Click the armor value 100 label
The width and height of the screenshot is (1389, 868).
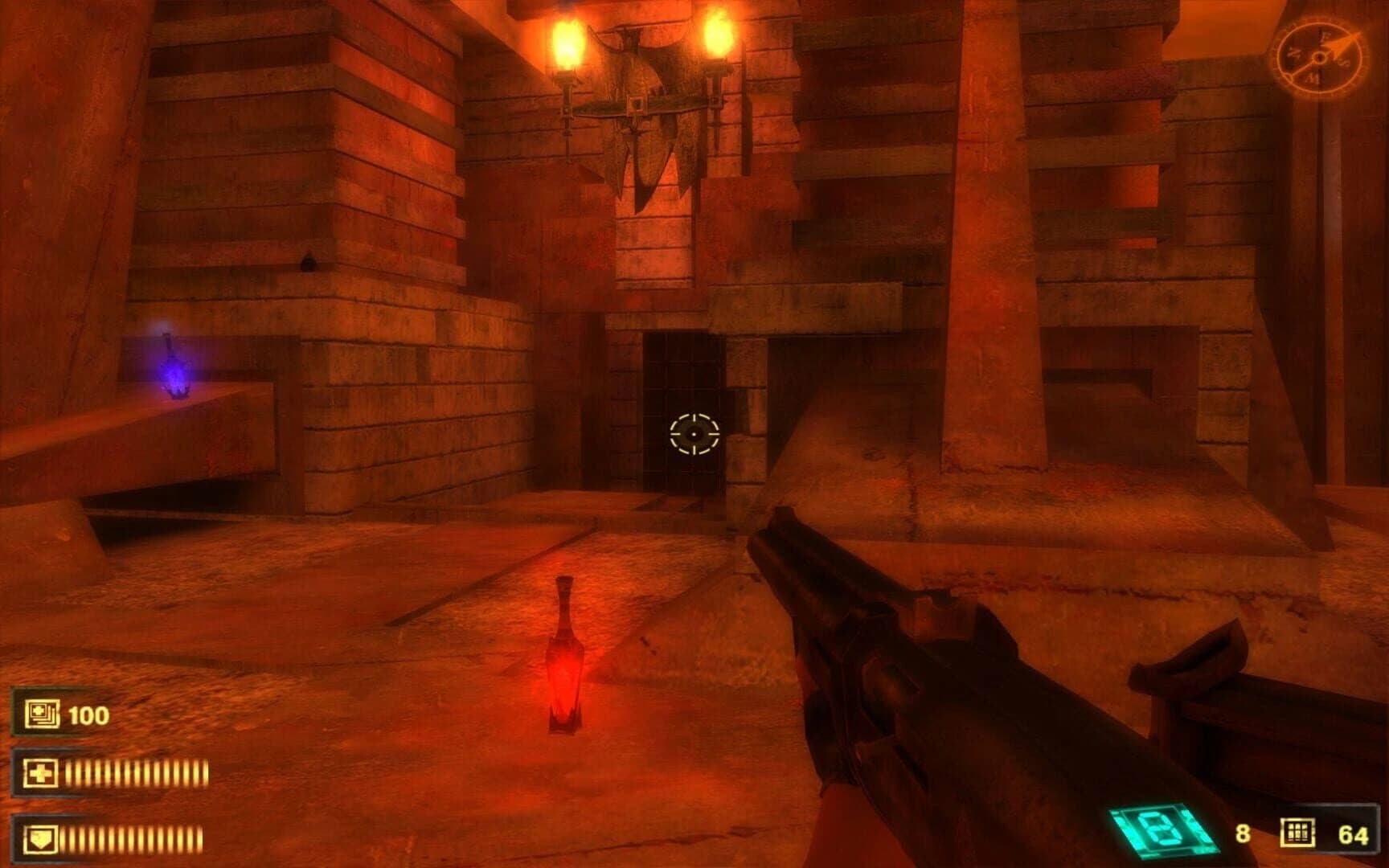pos(88,714)
